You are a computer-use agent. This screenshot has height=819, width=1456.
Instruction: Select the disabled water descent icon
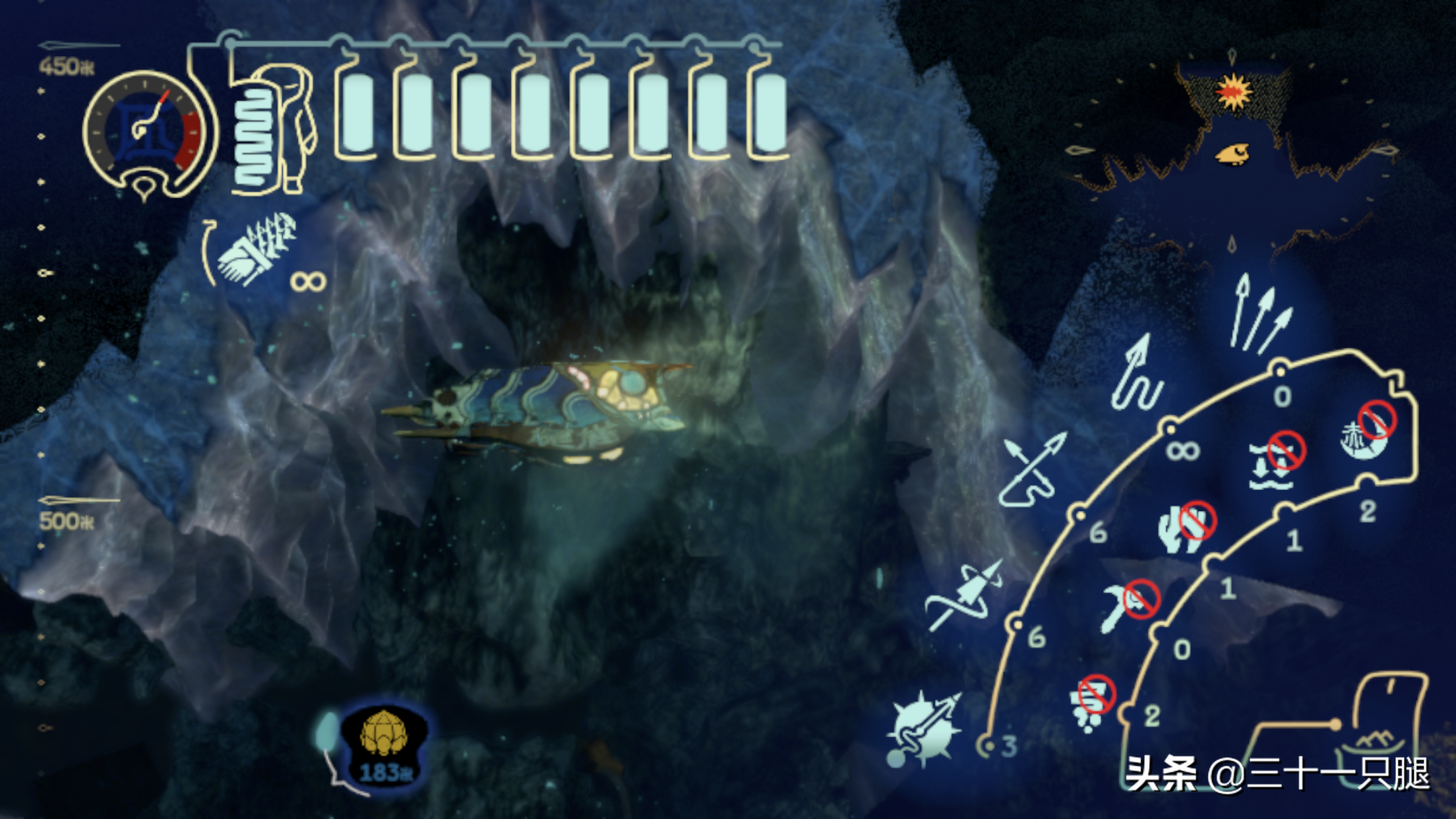click(x=1275, y=462)
